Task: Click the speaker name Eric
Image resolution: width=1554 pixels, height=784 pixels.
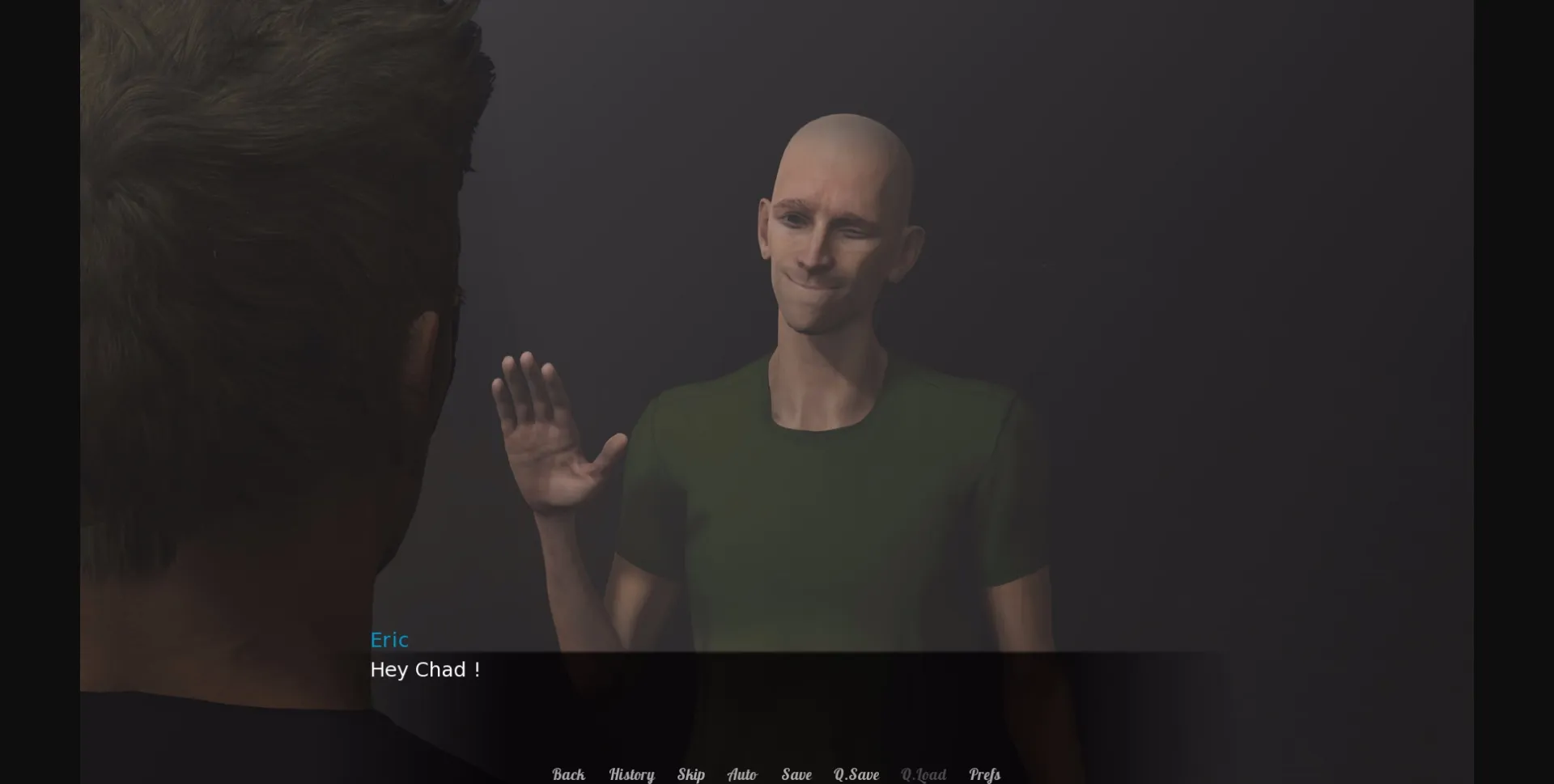Action: coord(390,640)
